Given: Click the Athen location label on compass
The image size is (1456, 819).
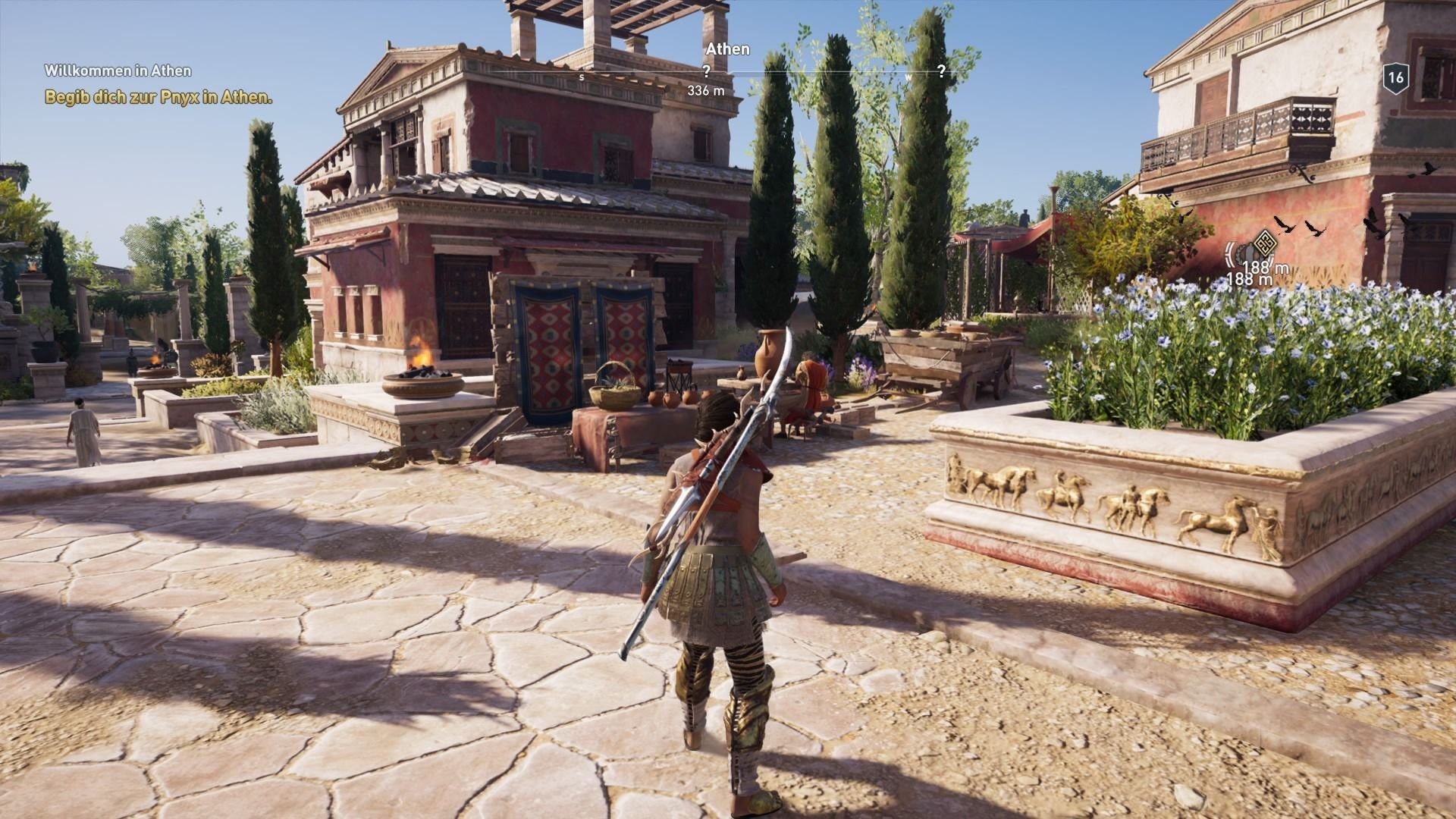Looking at the screenshot, I should point(727,49).
